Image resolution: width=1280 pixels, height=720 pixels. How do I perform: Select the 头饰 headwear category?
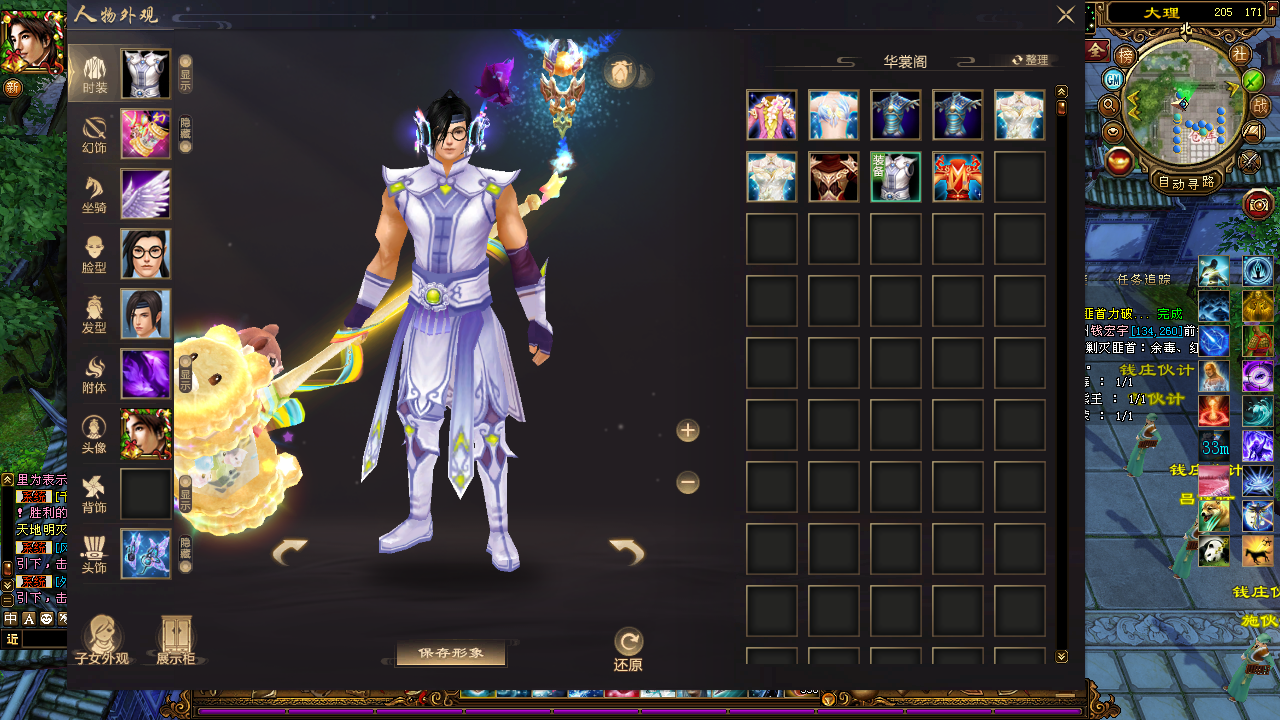point(95,554)
